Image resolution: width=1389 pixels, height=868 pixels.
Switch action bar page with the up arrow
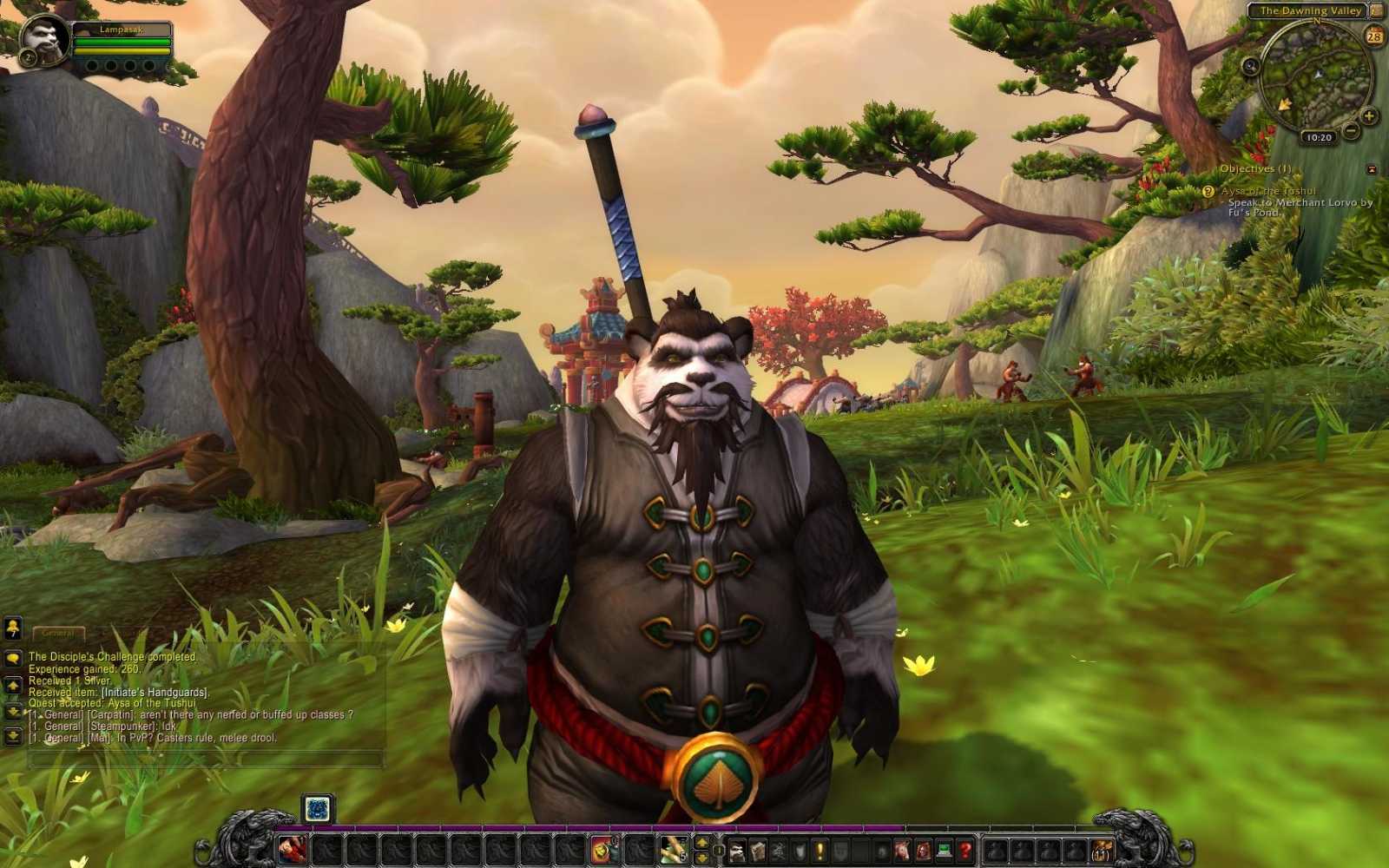coord(701,842)
